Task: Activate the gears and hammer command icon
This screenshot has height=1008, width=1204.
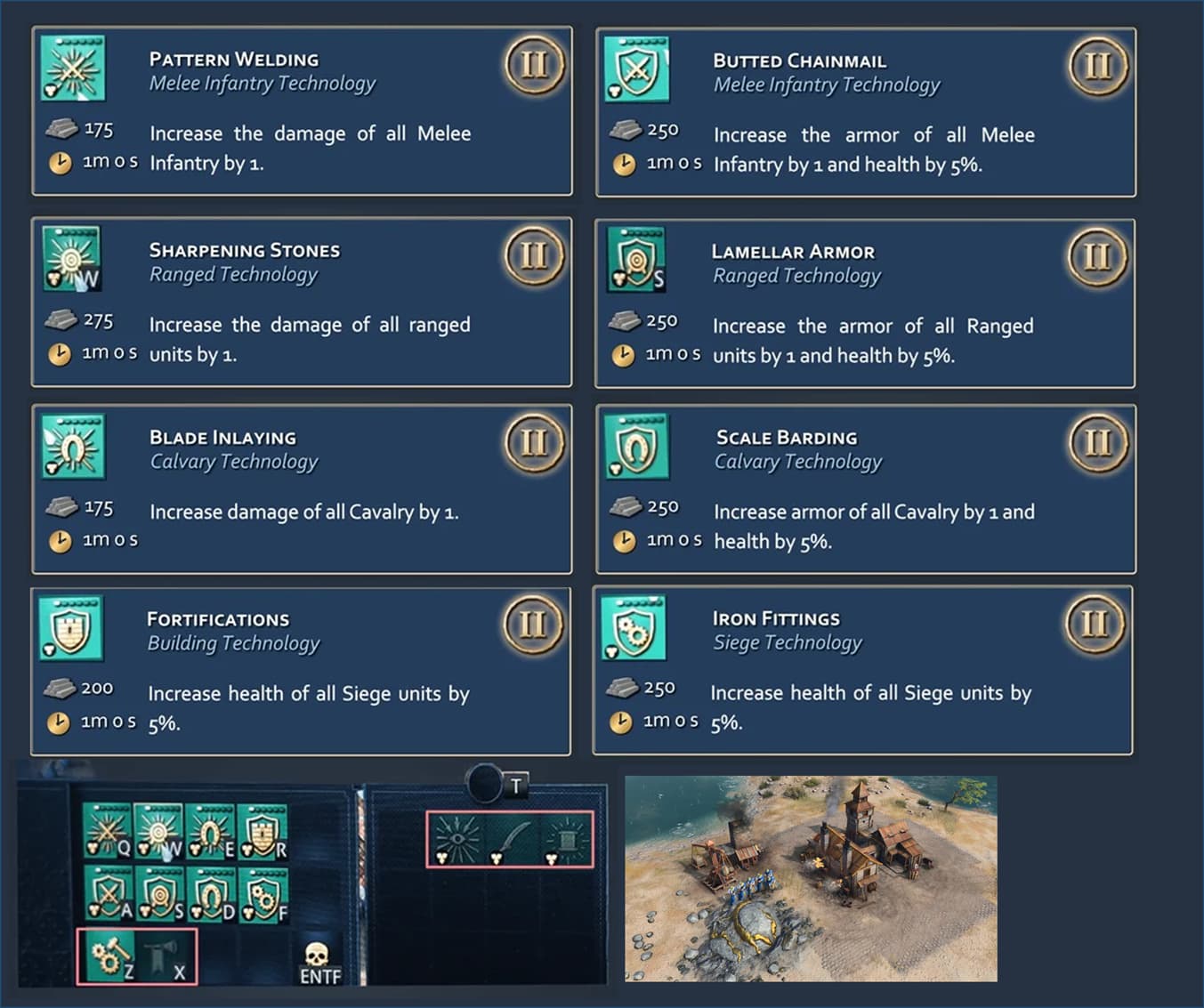Action: point(109,956)
